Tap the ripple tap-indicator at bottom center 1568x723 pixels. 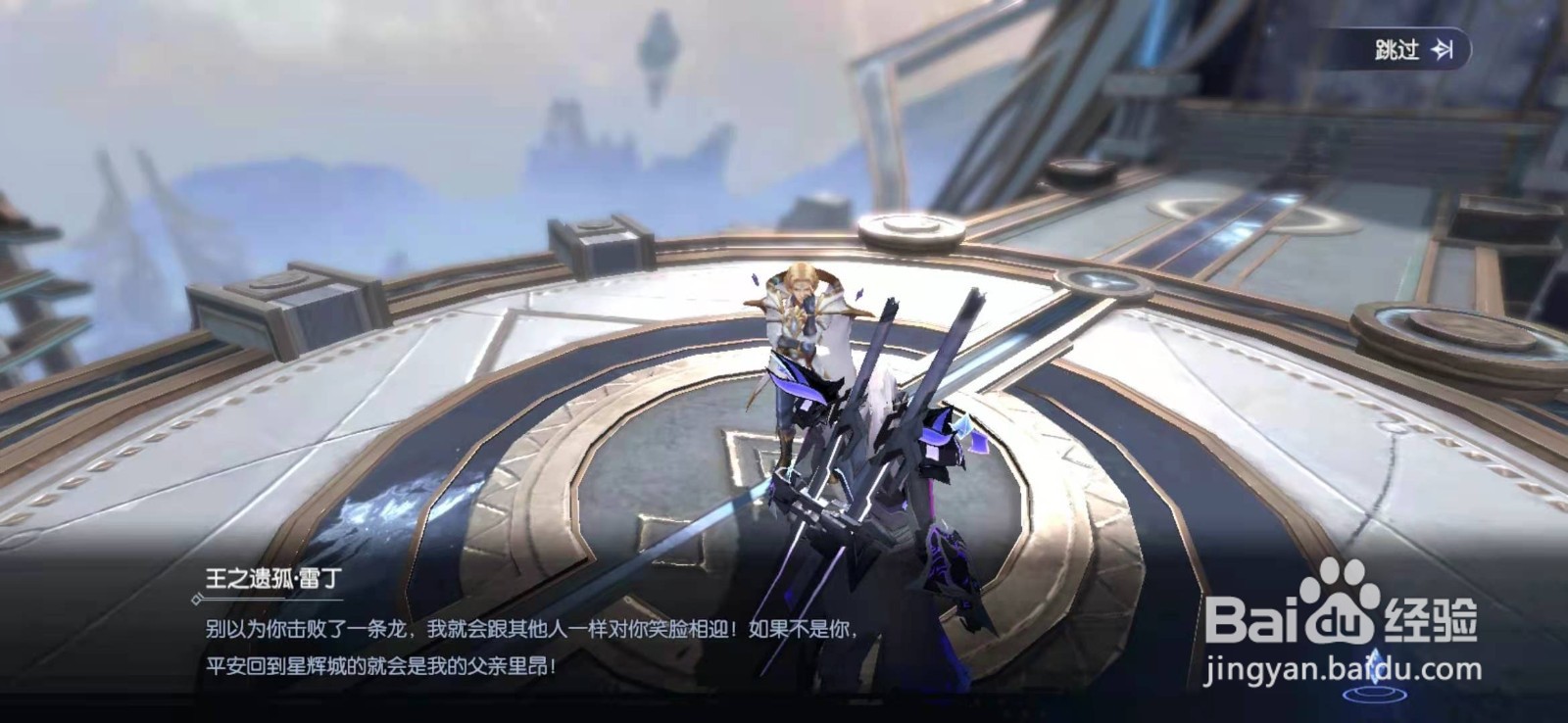click(x=1376, y=694)
